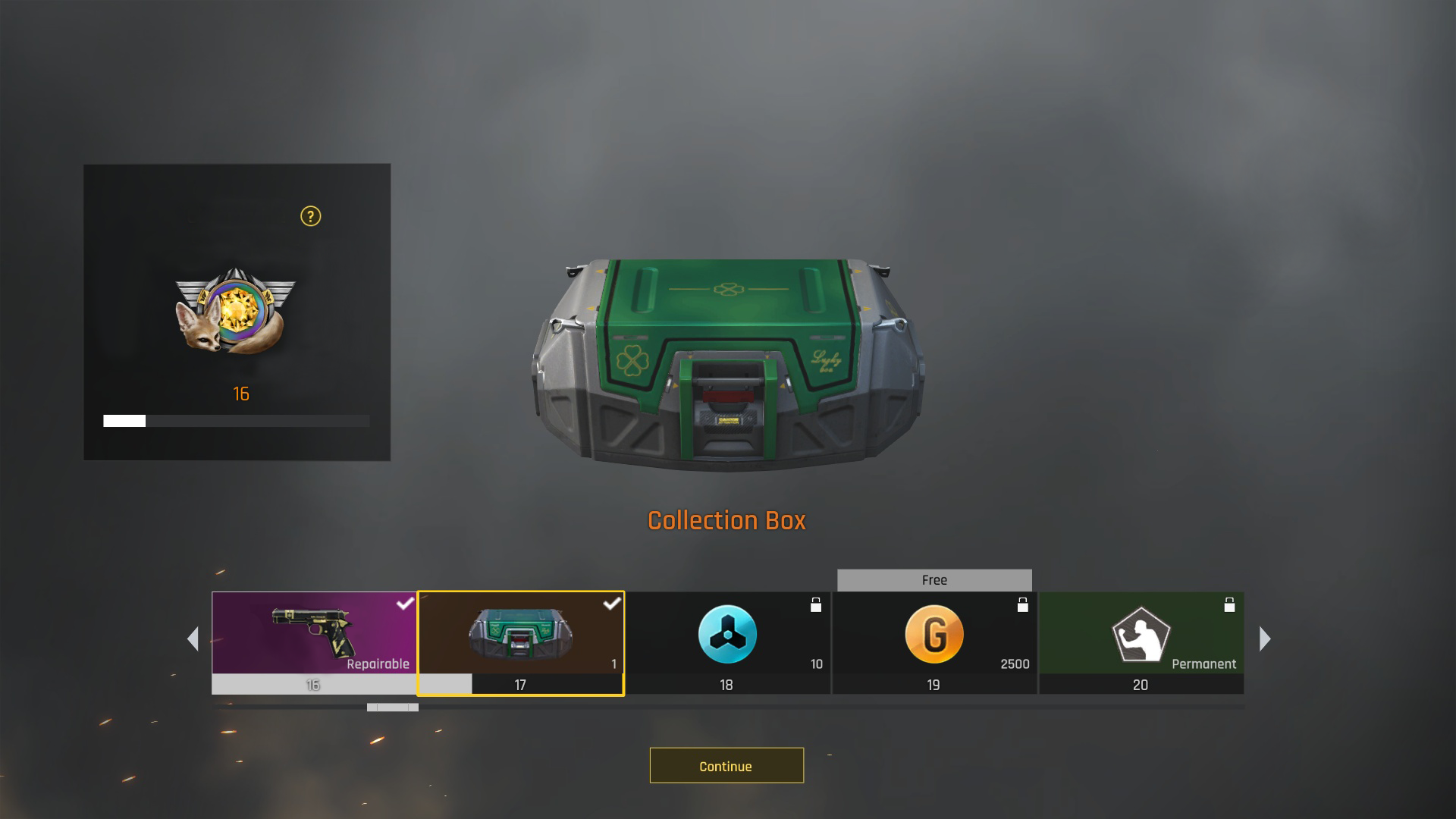
Task: Select the level 18 blue token reward
Action: (727, 642)
